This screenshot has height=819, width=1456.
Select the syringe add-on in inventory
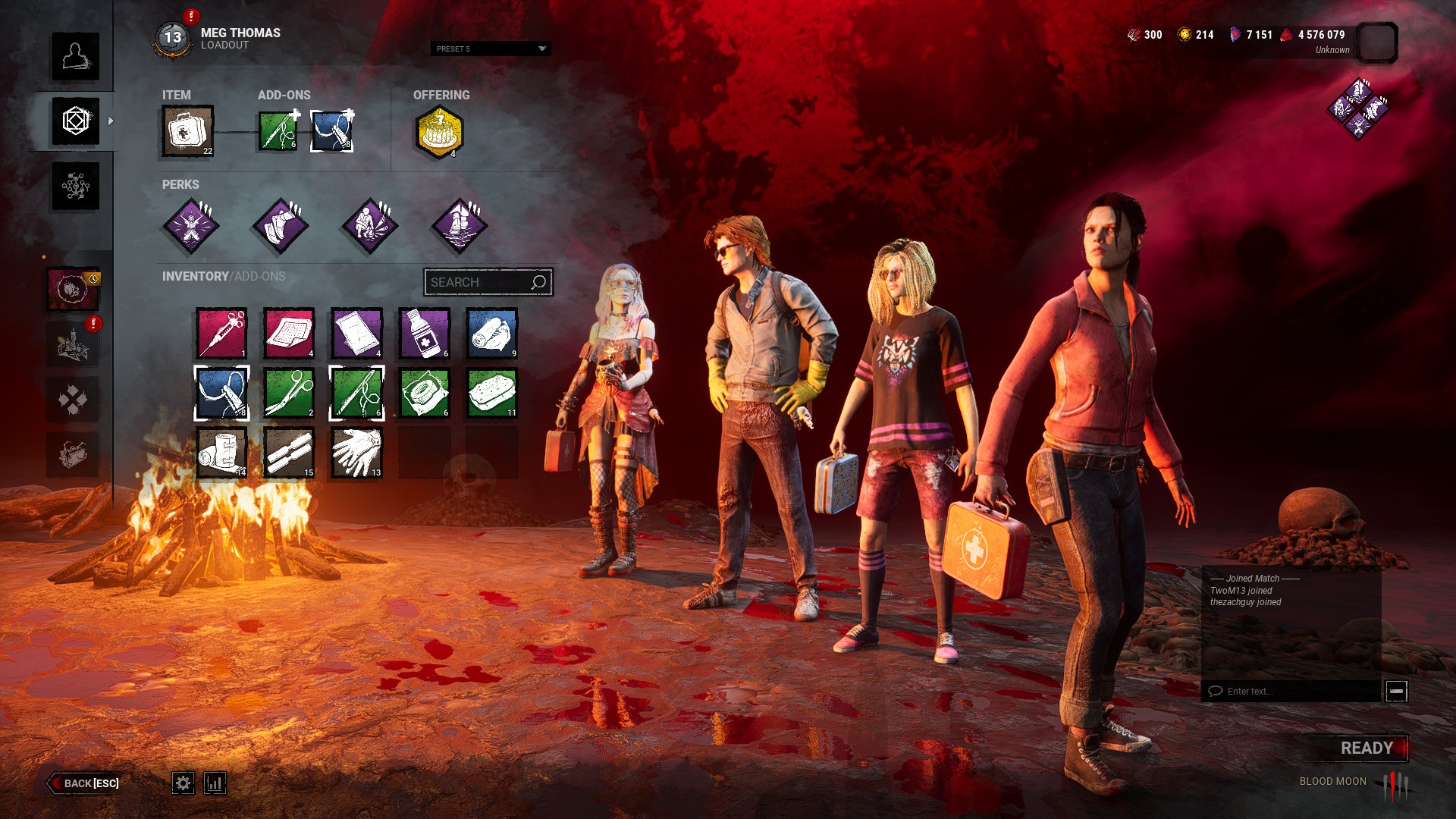point(221,333)
